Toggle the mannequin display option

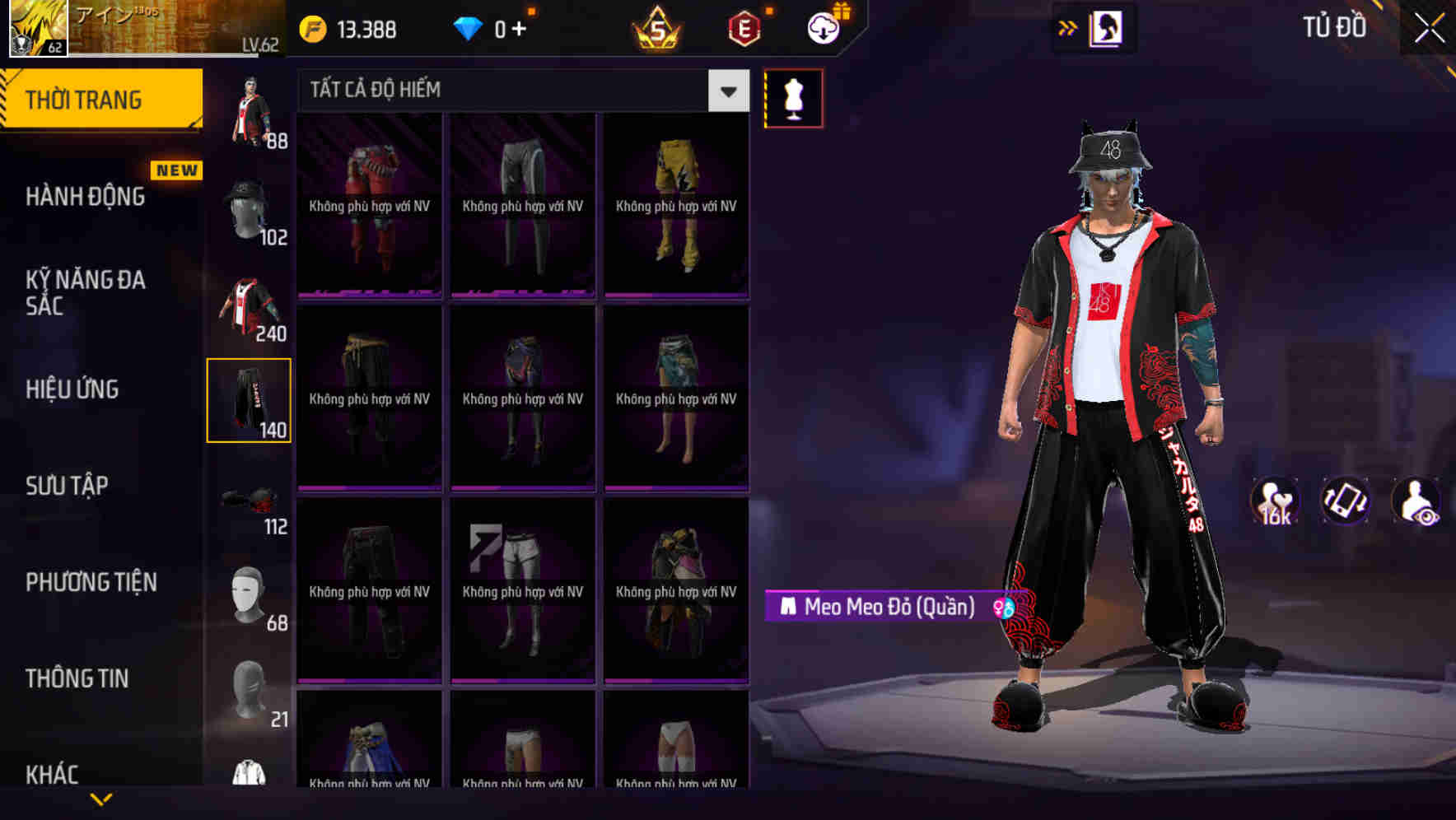tap(793, 97)
